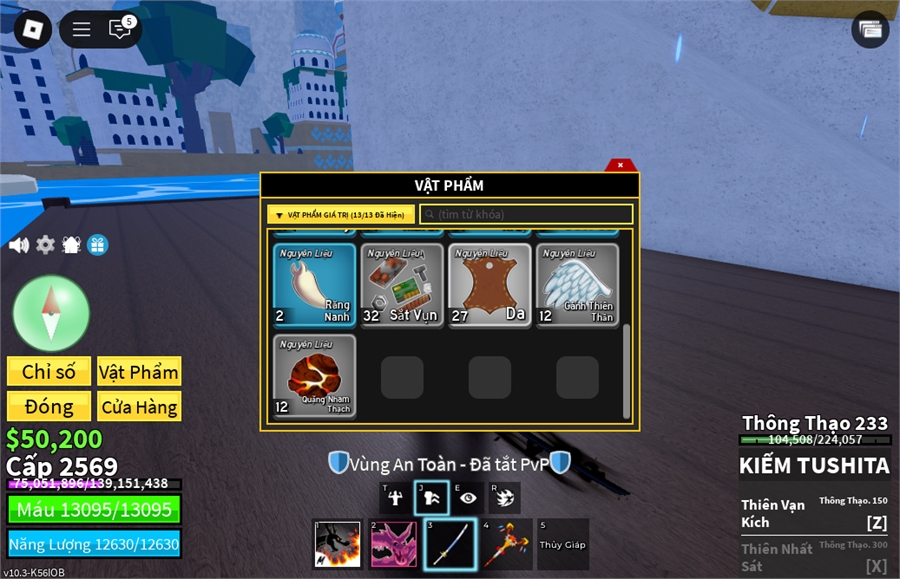Toggle the sound speaker icon
900x579 pixels.
click(x=18, y=245)
